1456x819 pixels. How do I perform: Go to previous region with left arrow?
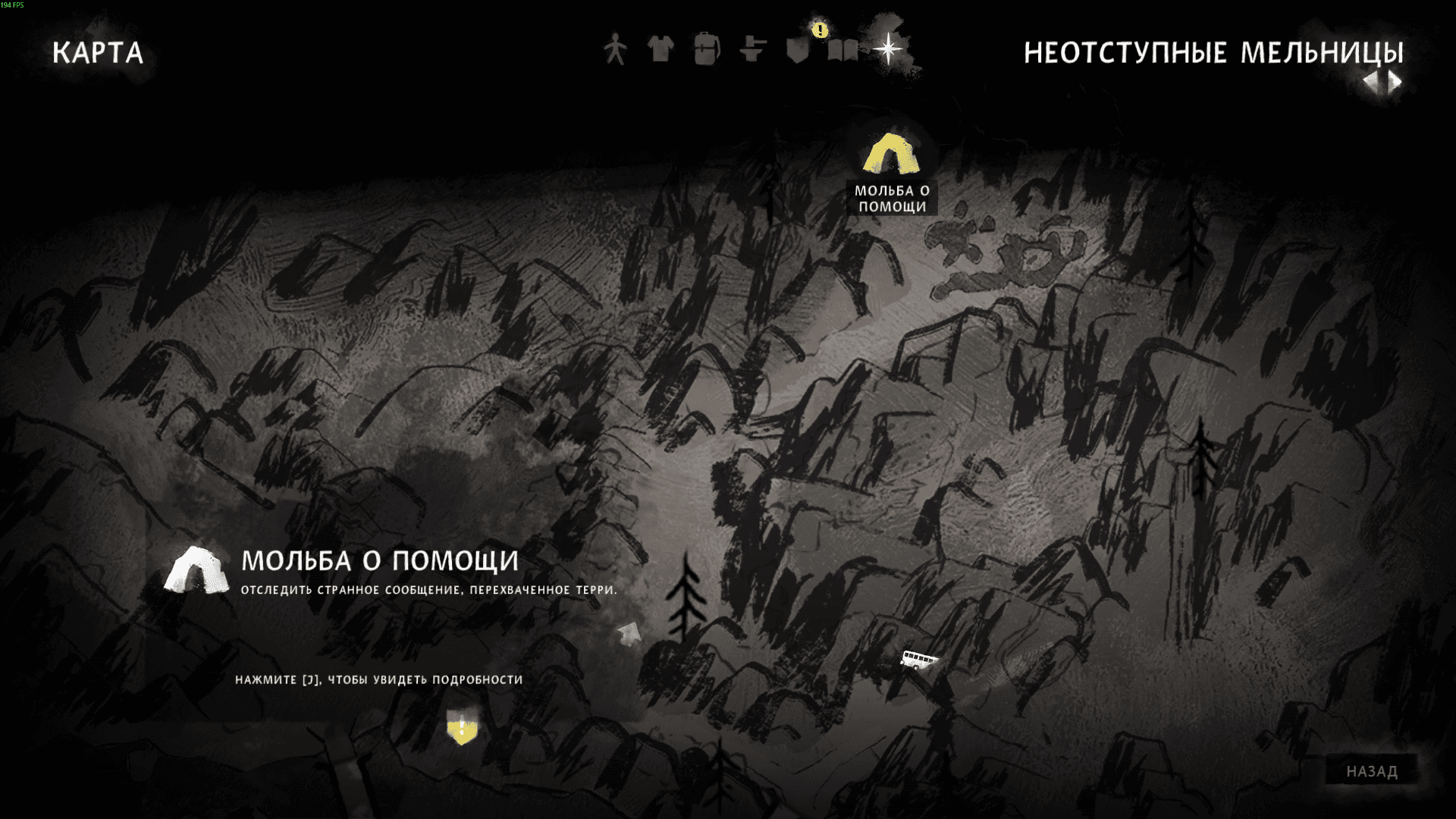[x=1371, y=82]
